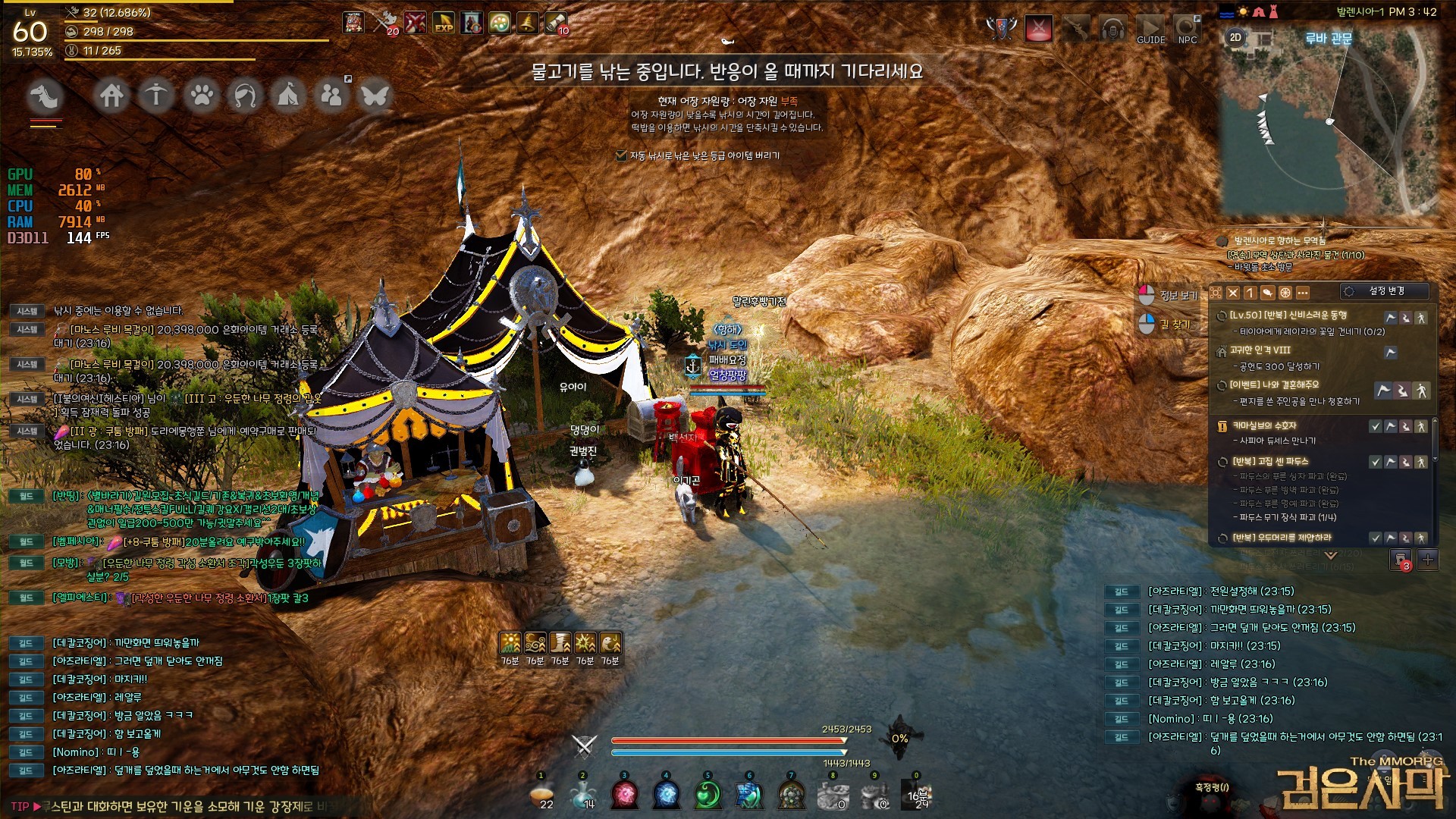
Task: Open the EXP buff icon
Action: click(x=444, y=23)
